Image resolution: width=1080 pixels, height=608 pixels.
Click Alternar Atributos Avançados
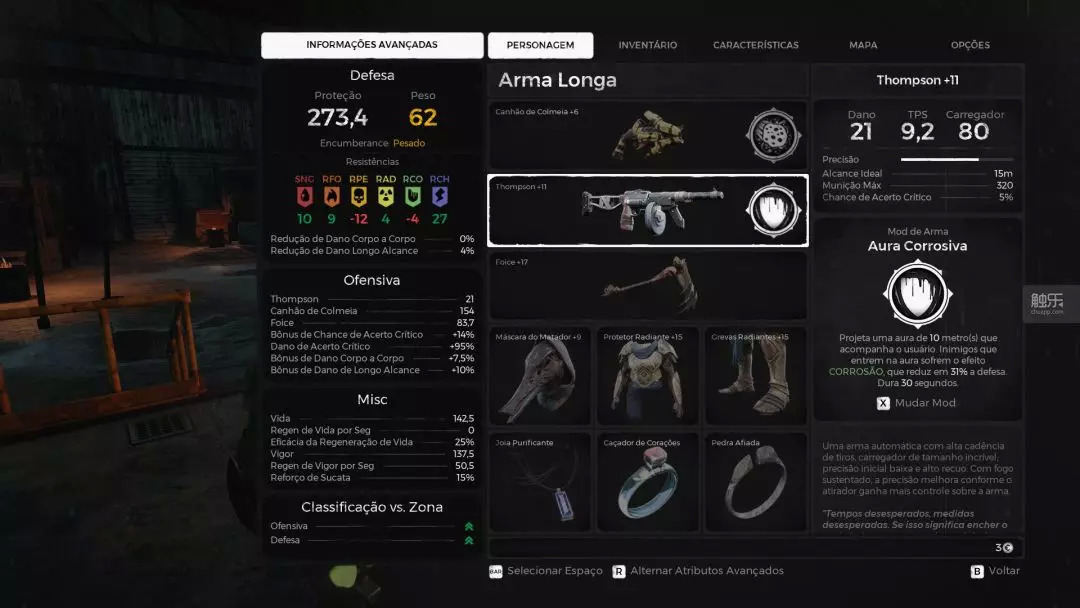pos(698,571)
